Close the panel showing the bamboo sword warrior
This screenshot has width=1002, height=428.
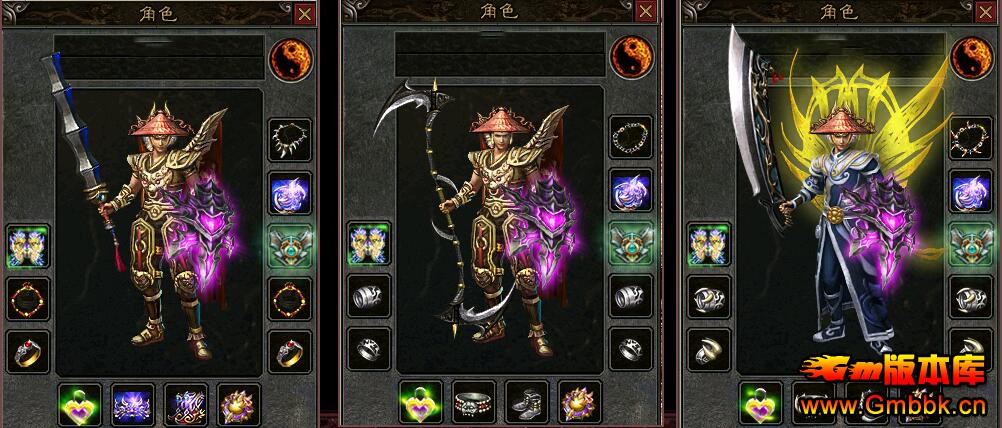(304, 14)
